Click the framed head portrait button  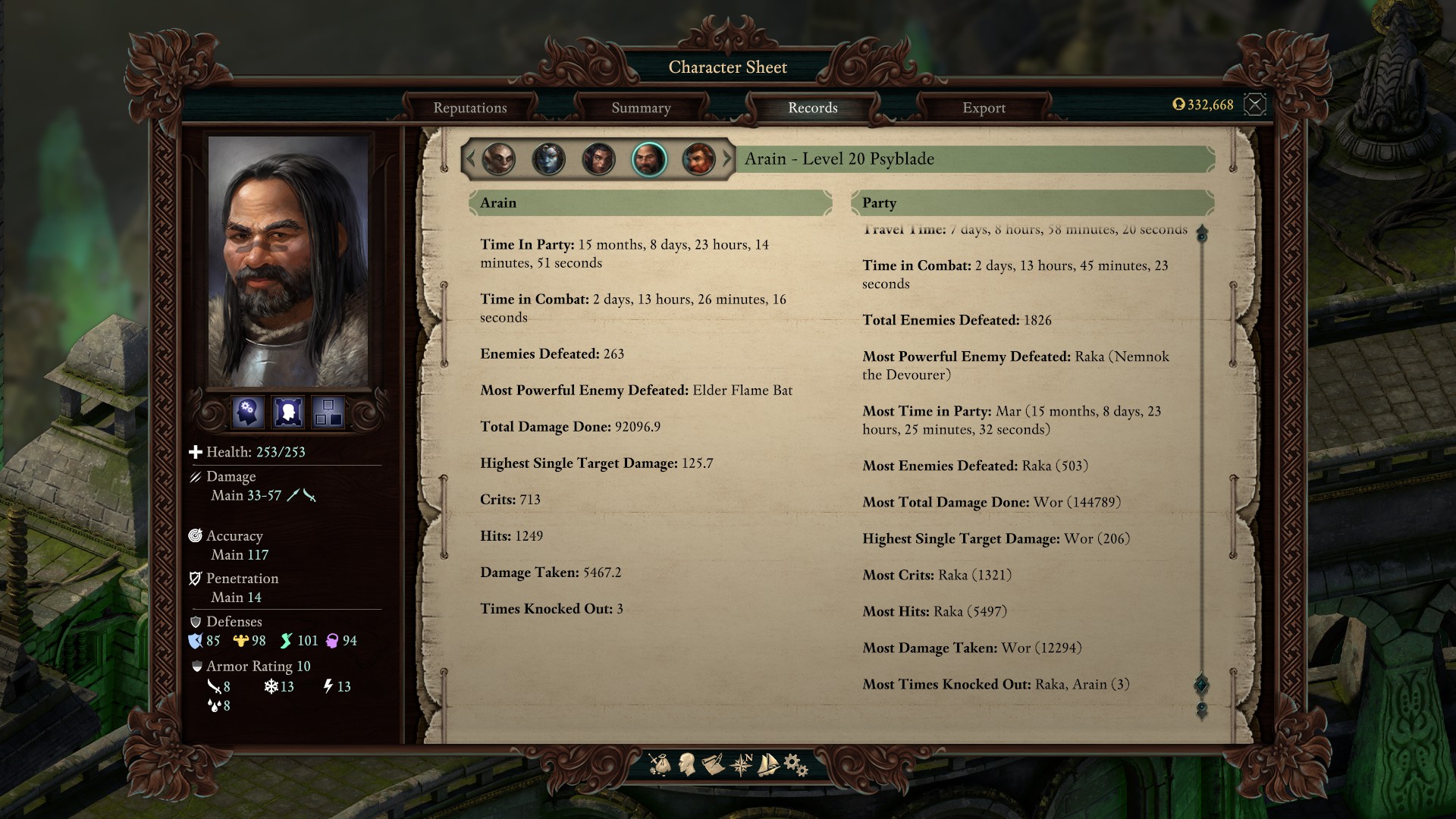pyautogui.click(x=288, y=413)
